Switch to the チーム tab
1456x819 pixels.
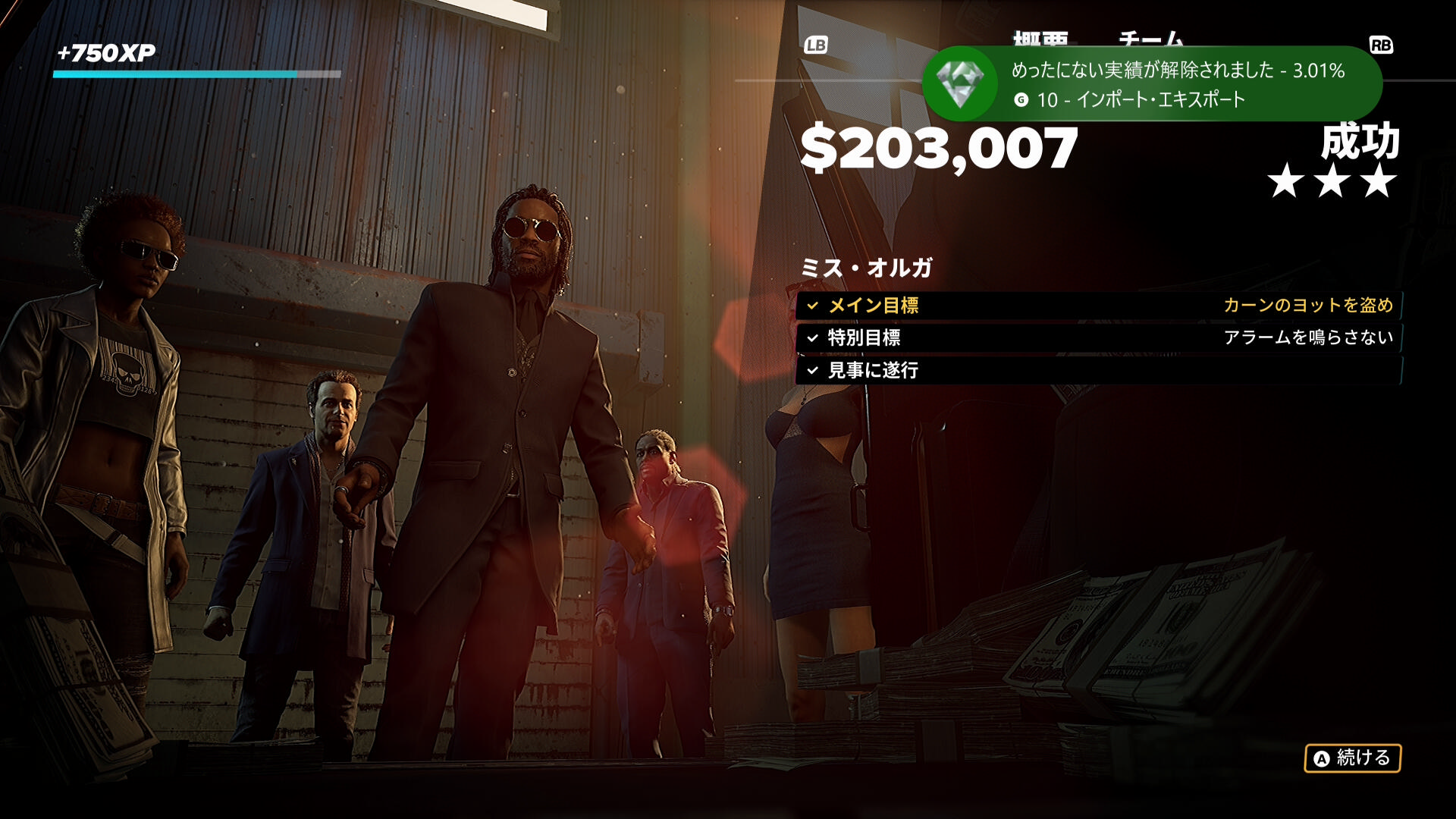point(1150,38)
